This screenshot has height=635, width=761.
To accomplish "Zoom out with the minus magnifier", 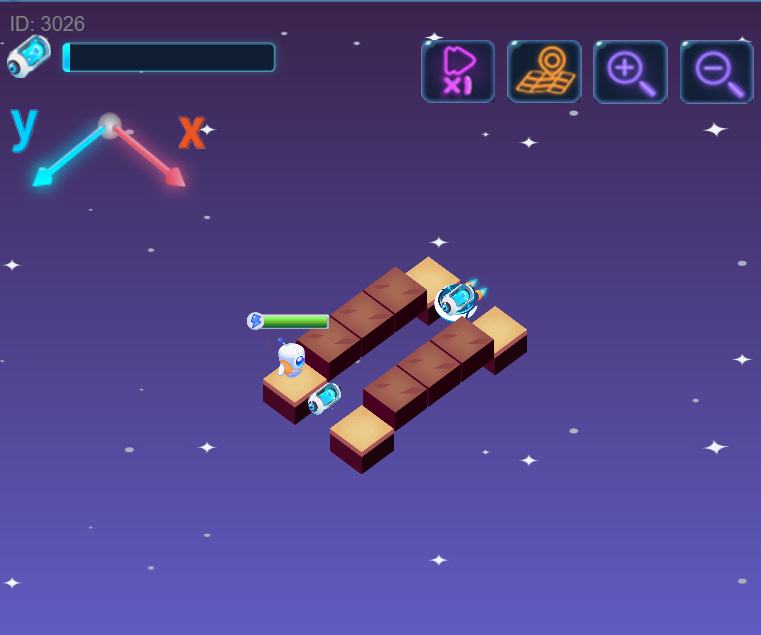I will [716, 71].
